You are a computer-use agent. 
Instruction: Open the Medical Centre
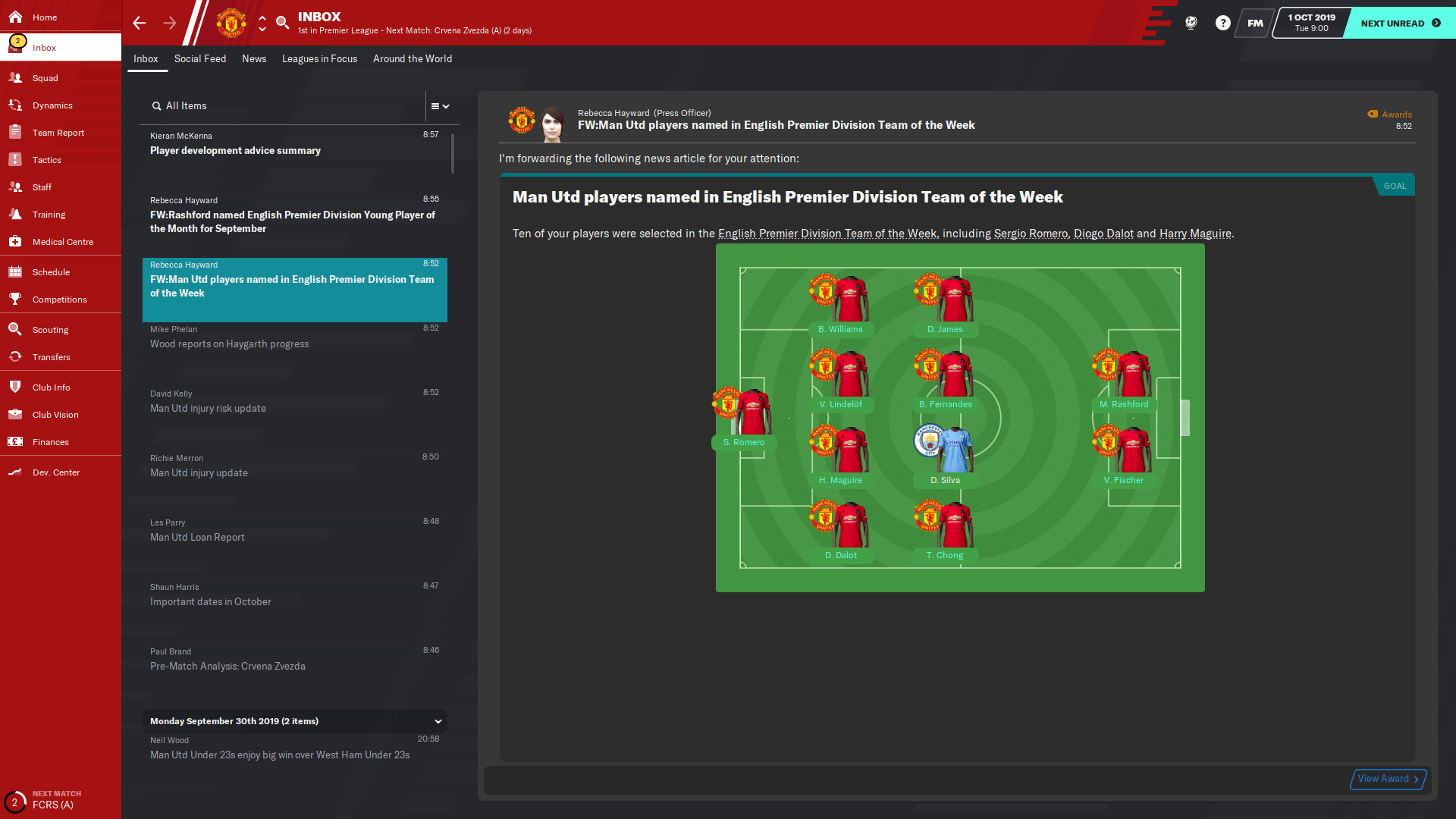pos(61,242)
